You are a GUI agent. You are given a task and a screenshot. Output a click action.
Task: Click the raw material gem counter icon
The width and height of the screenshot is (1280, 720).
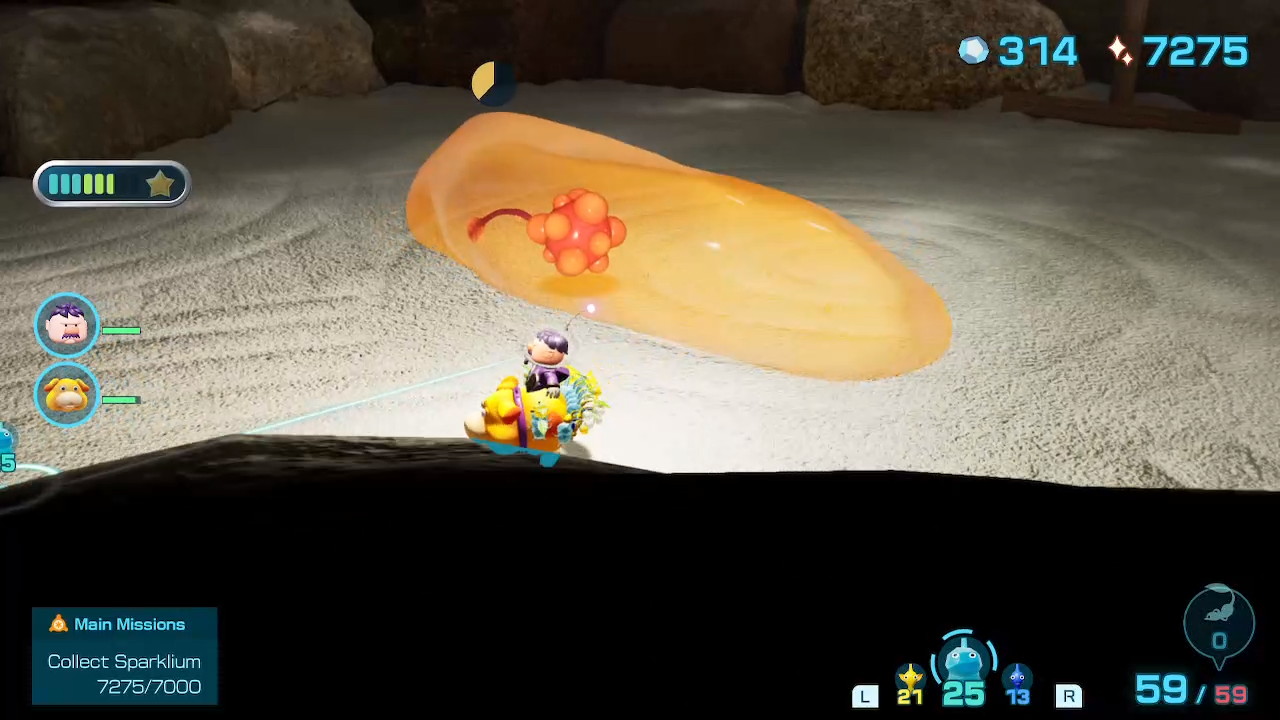(973, 51)
